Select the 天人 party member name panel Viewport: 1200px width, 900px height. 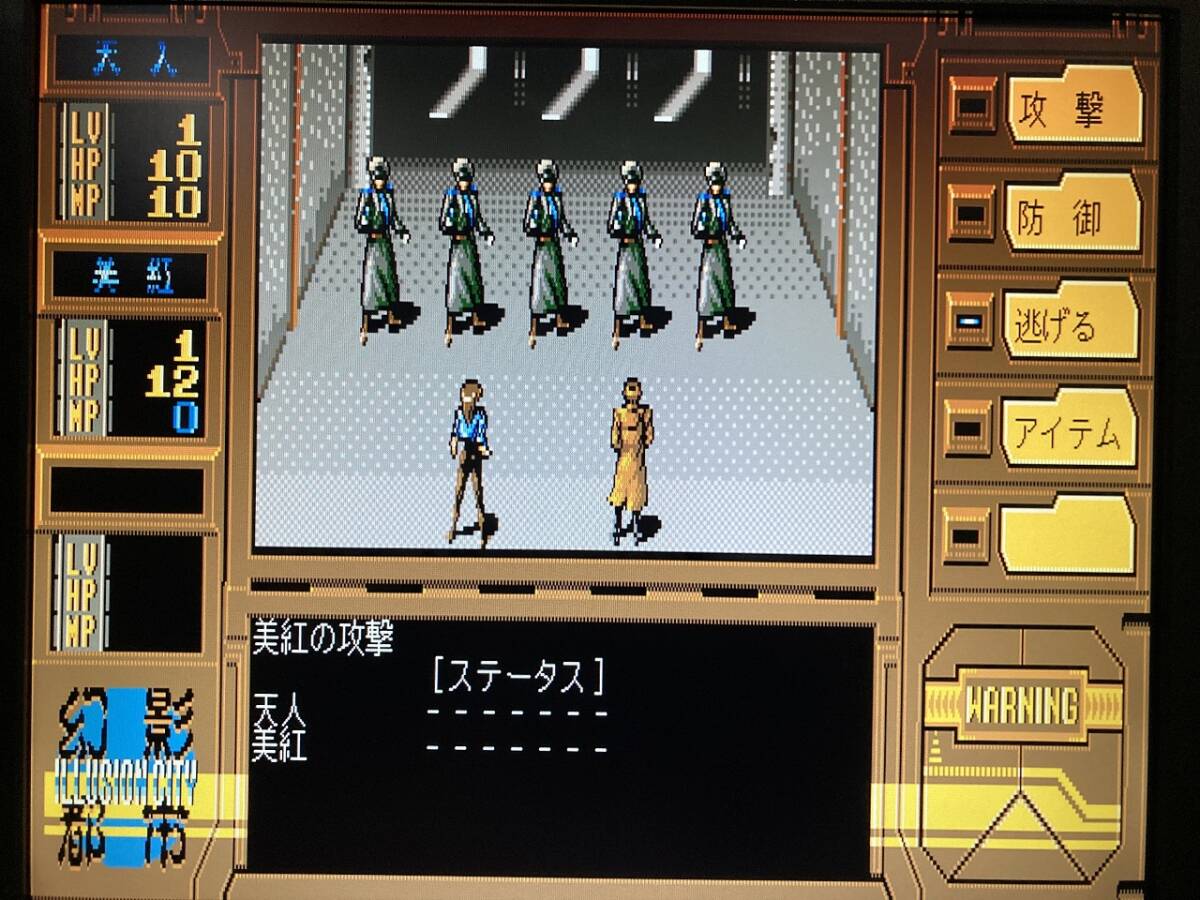tap(132, 60)
